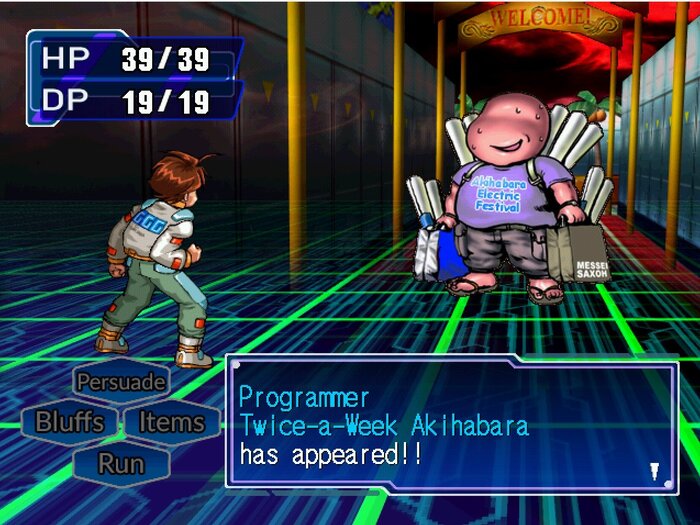
Task: Advance the dialogue with the arrow indicator
Action: click(x=654, y=470)
